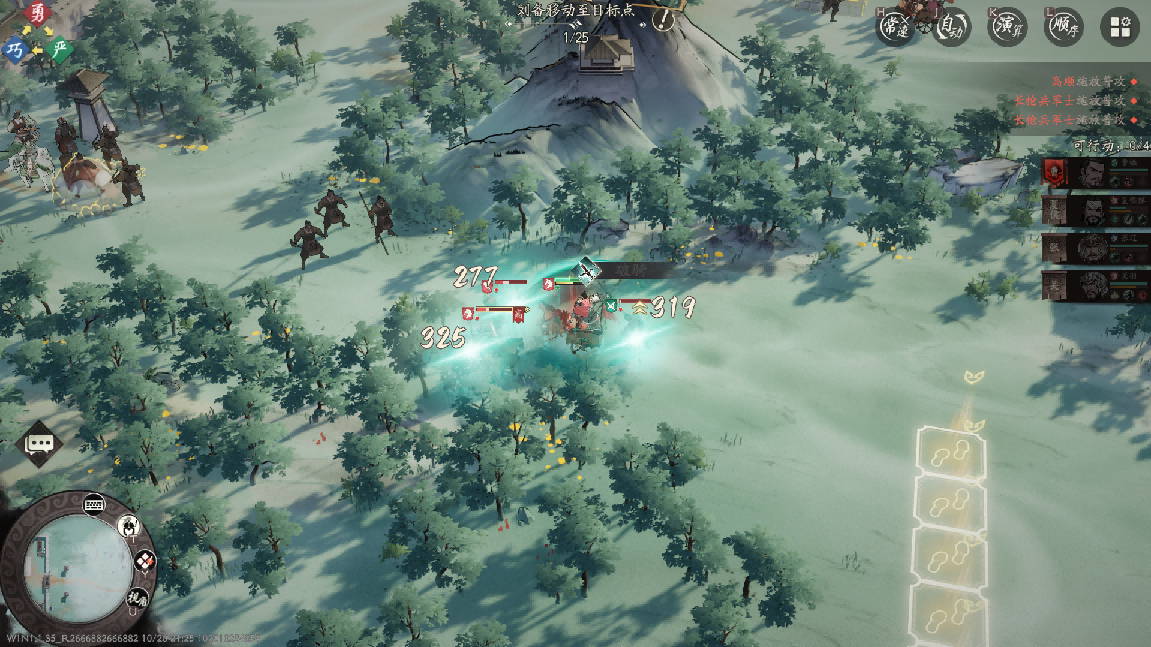
Task: Enable 自动 auto battle mode
Action: click(952, 27)
